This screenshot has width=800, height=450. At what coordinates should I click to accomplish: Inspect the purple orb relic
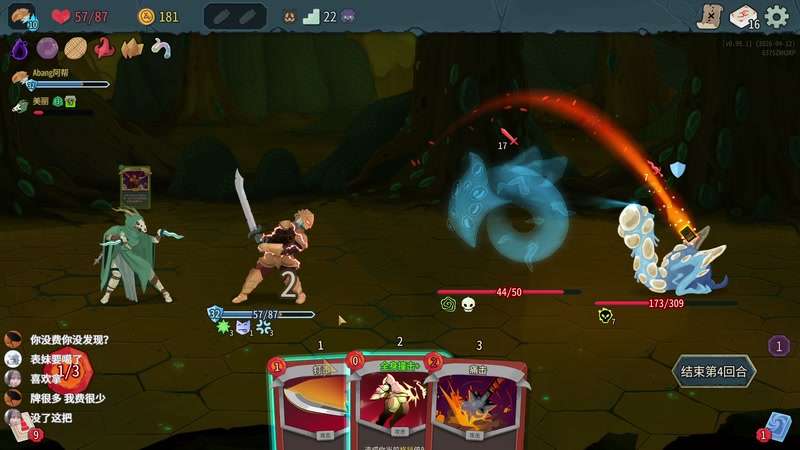pos(47,47)
